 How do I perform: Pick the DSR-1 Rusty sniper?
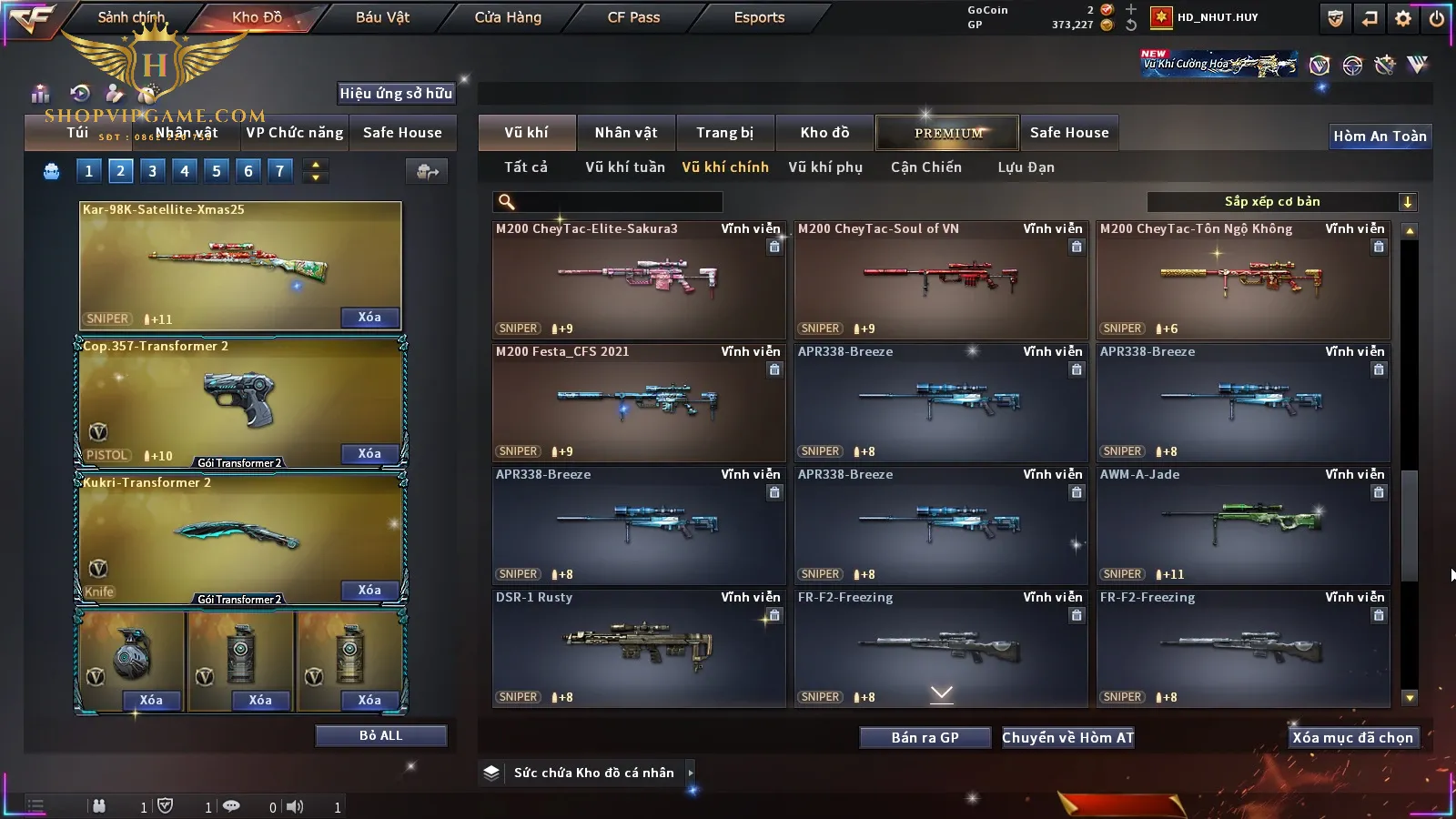pyautogui.click(x=638, y=649)
